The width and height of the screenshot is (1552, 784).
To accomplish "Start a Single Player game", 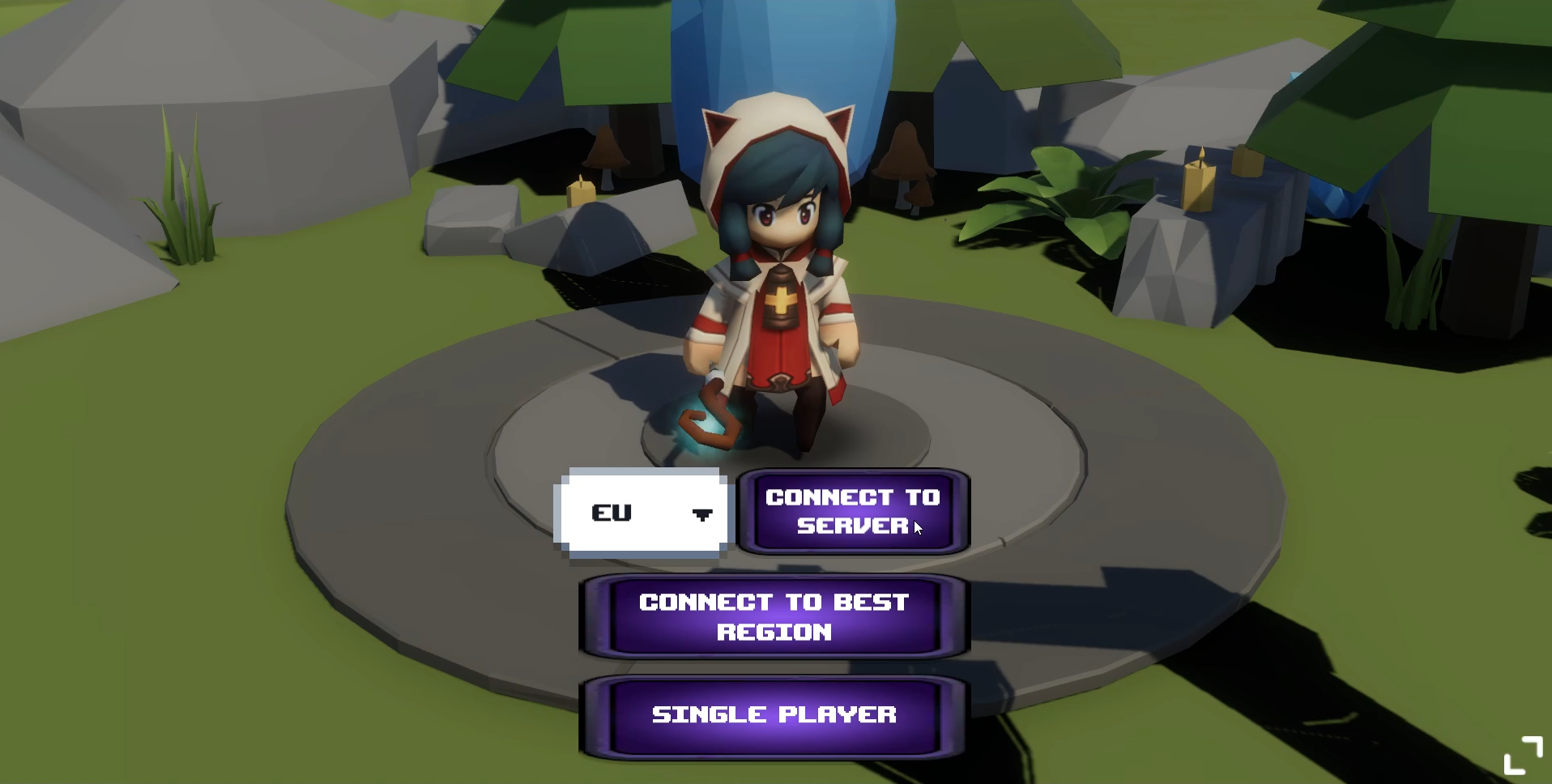I will [x=774, y=715].
